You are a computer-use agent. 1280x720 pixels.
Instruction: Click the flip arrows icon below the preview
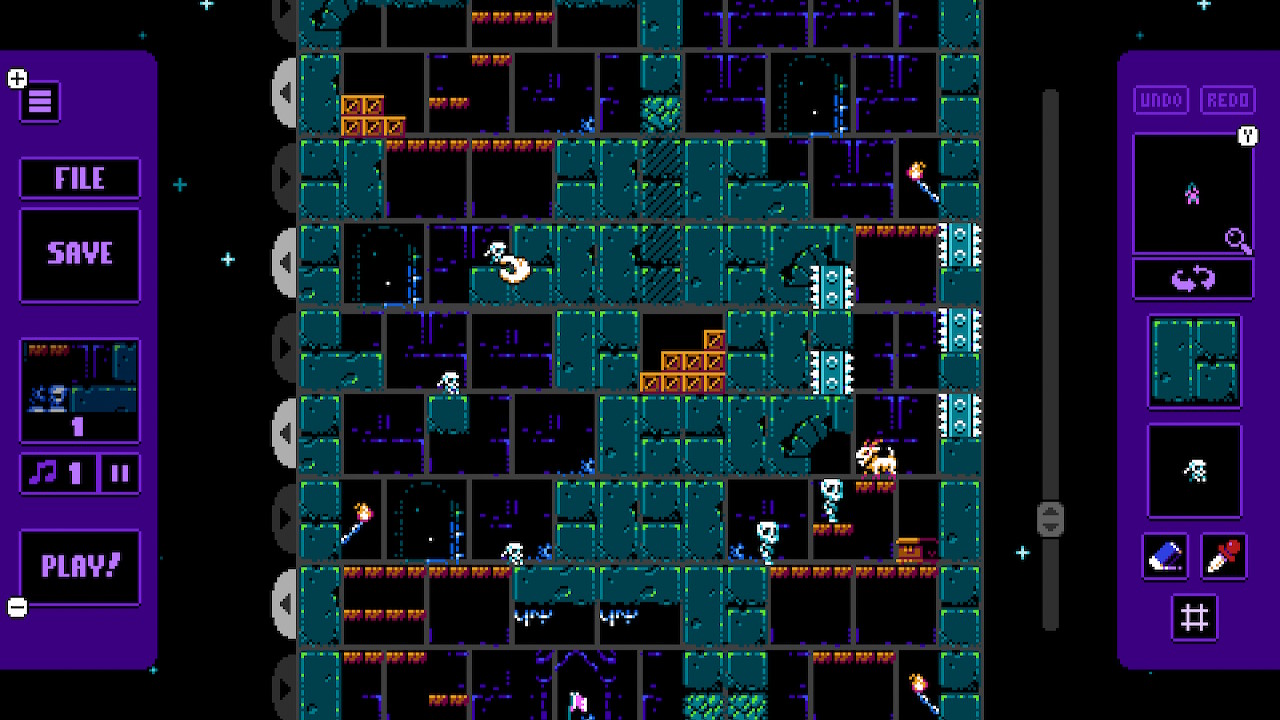pyautogui.click(x=1194, y=278)
